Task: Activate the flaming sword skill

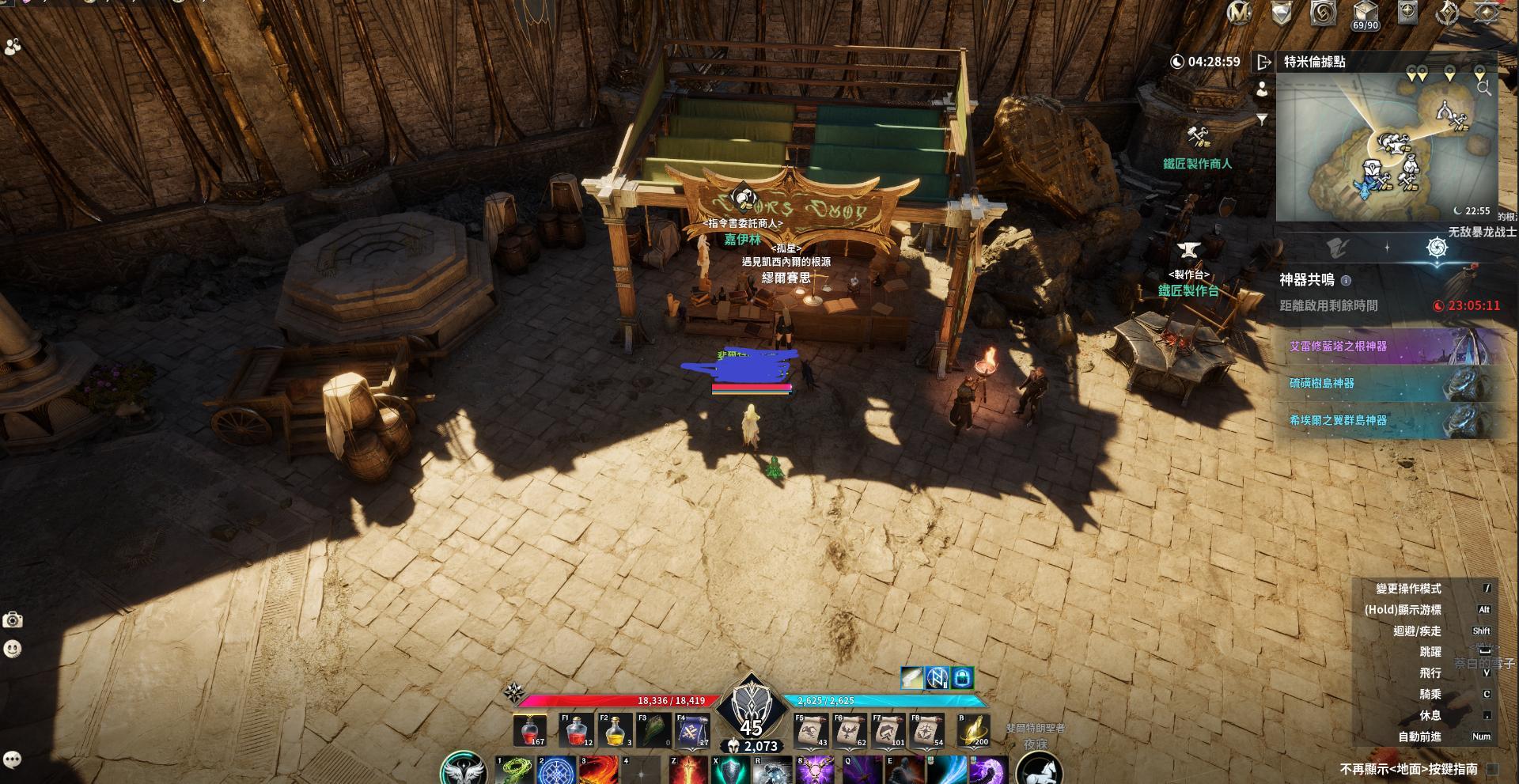Action: [688, 771]
